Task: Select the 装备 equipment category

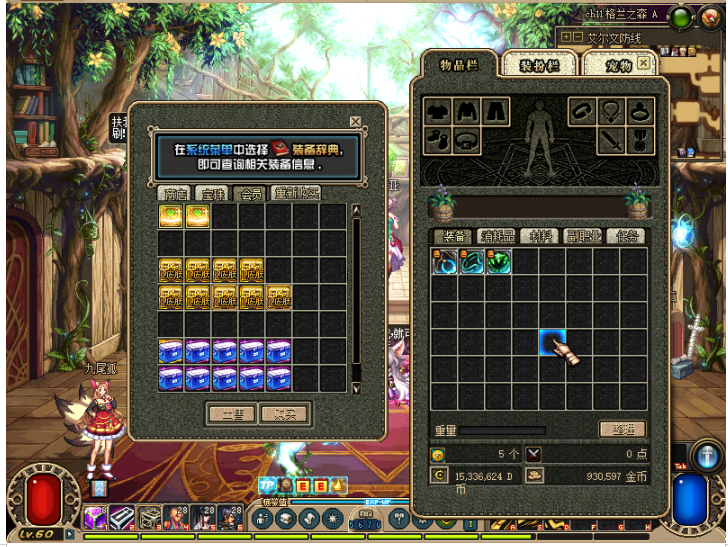Action: [x=452, y=237]
